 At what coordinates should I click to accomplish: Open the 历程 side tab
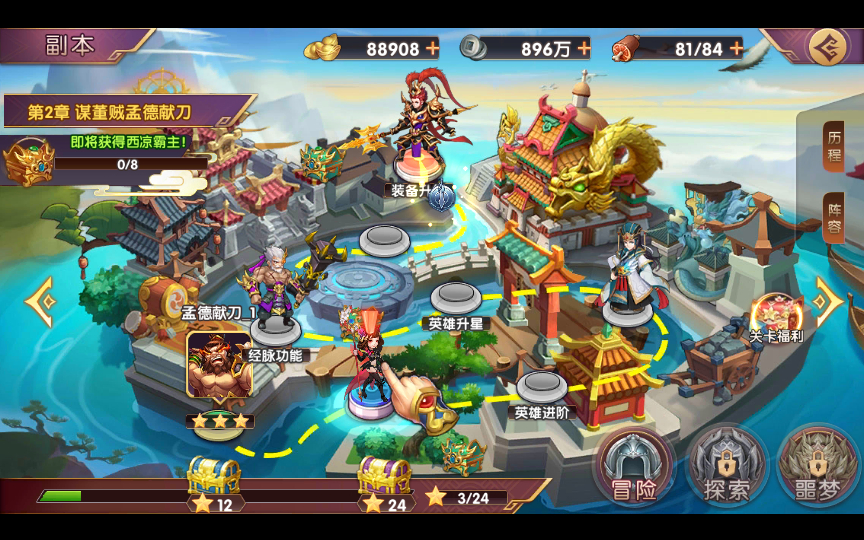(x=834, y=148)
